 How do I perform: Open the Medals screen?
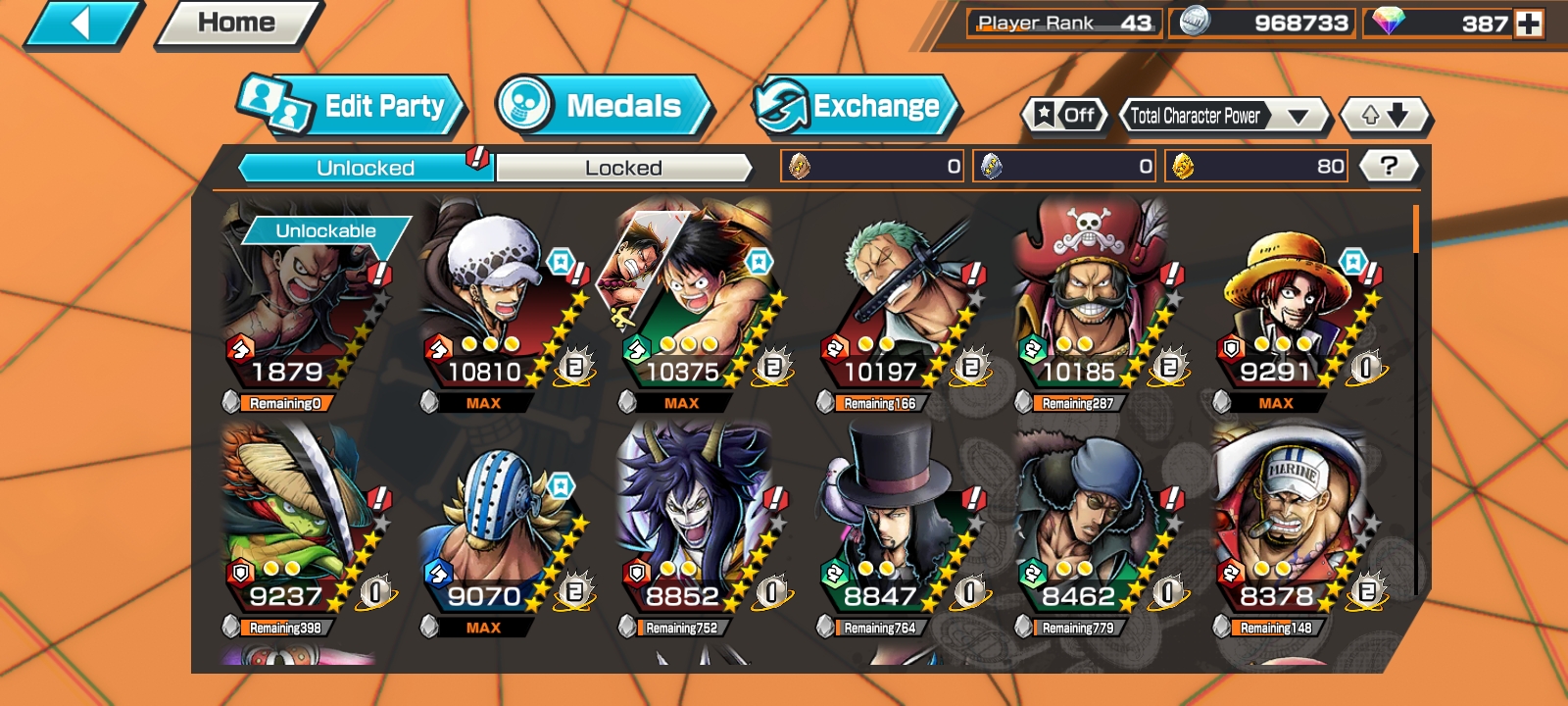(x=605, y=108)
